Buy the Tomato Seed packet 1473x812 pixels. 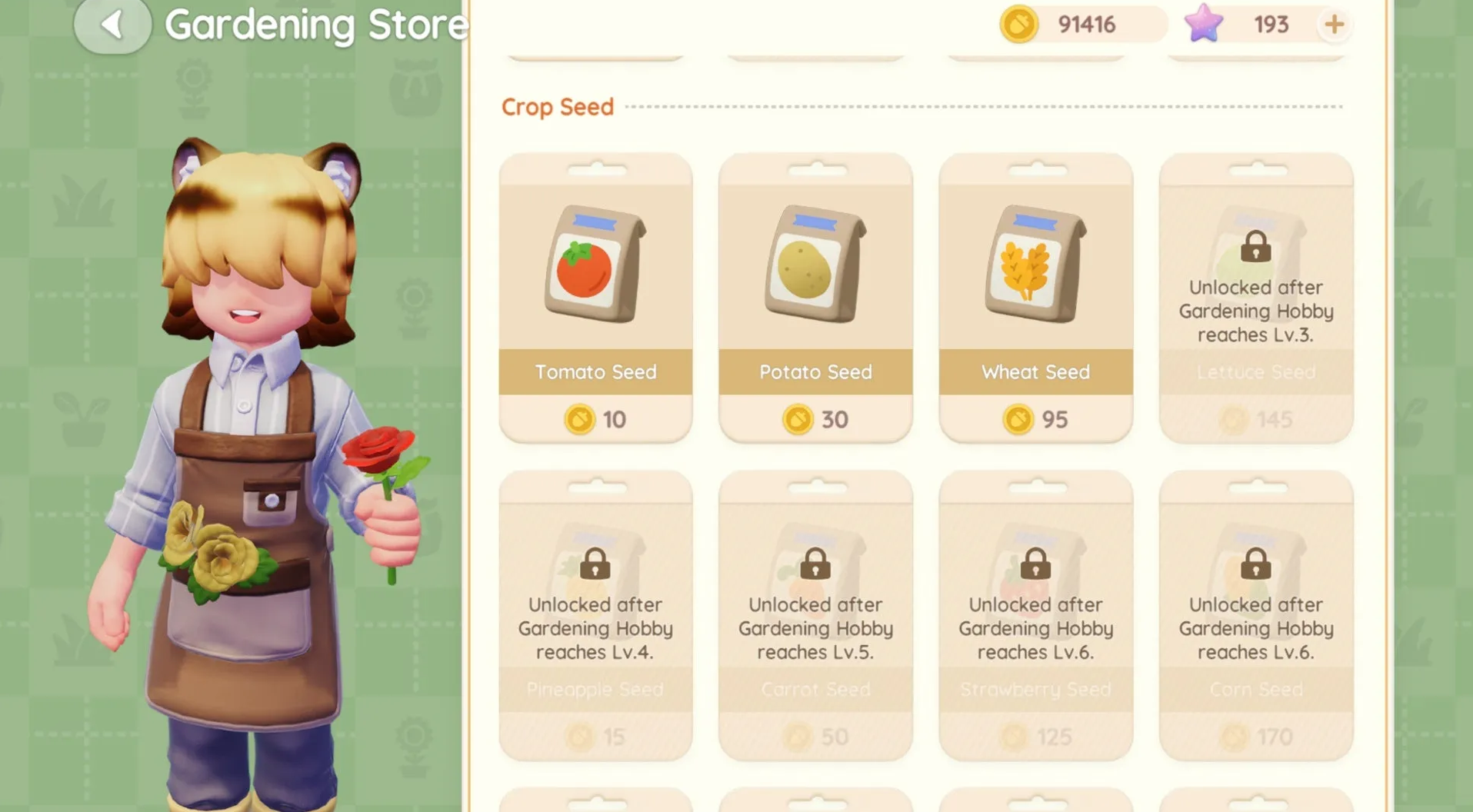click(595, 296)
